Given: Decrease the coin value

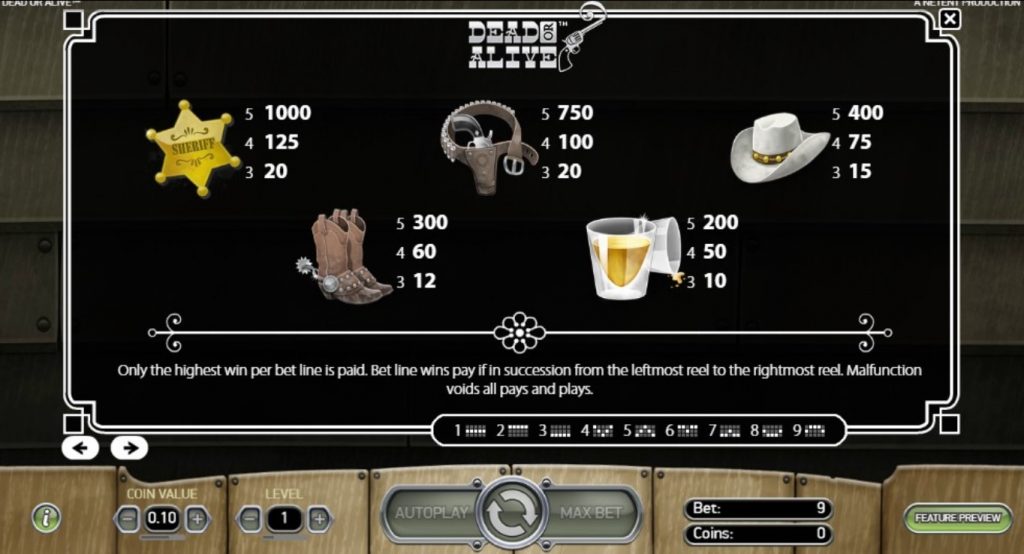Looking at the screenshot, I should point(128,518).
